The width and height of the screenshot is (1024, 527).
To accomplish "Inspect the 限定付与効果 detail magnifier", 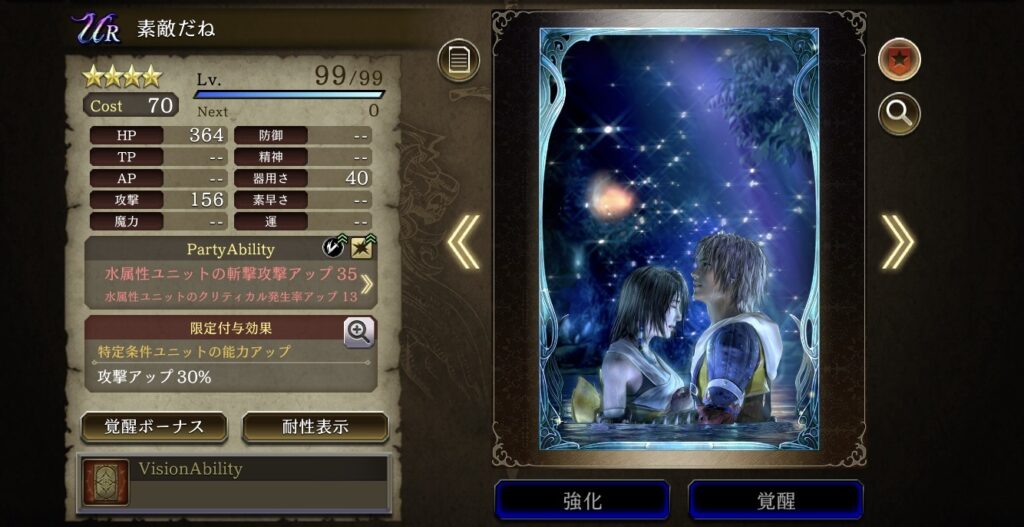I will click(x=360, y=331).
